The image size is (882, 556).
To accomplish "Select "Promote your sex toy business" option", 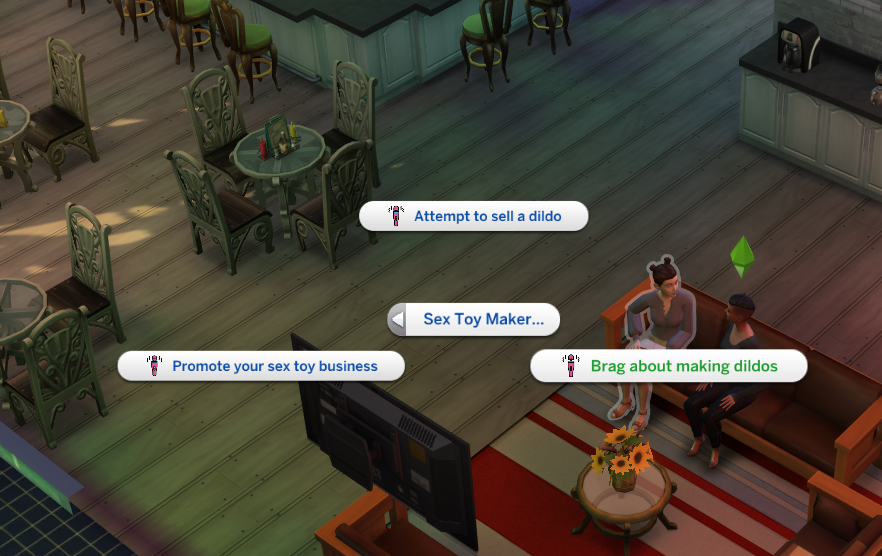I will 261,366.
